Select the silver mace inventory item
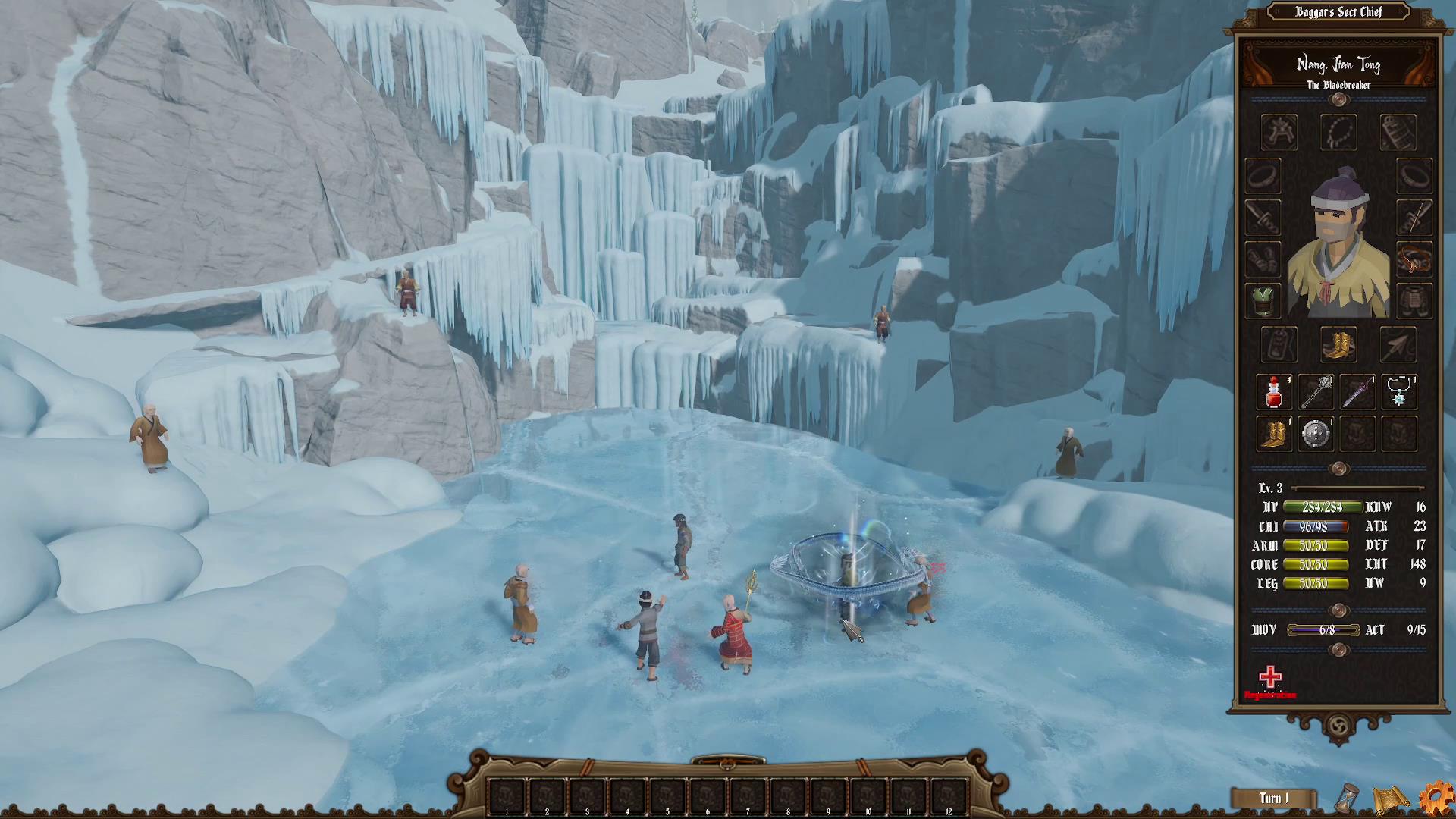This screenshot has height=819, width=1456. [1316, 392]
